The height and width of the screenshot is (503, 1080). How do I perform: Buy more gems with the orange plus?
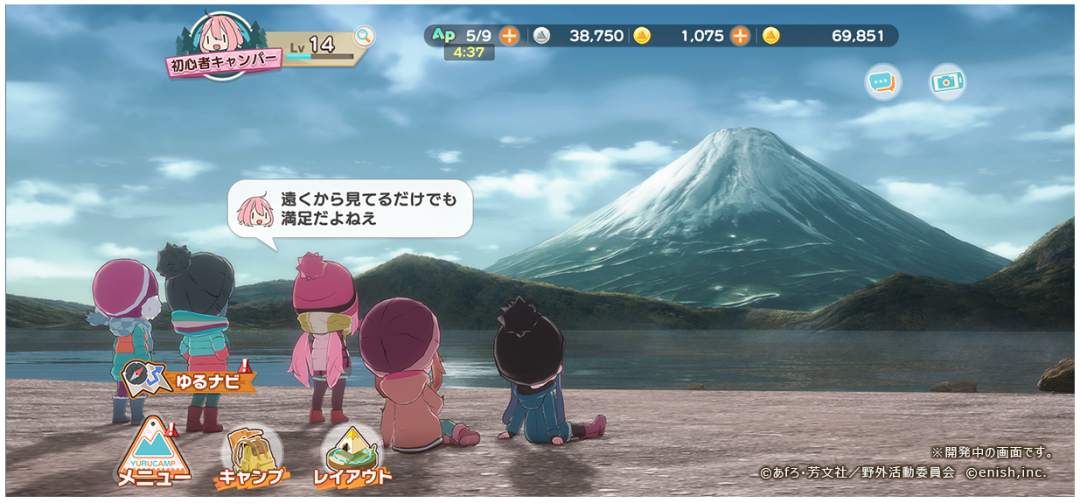(x=739, y=36)
